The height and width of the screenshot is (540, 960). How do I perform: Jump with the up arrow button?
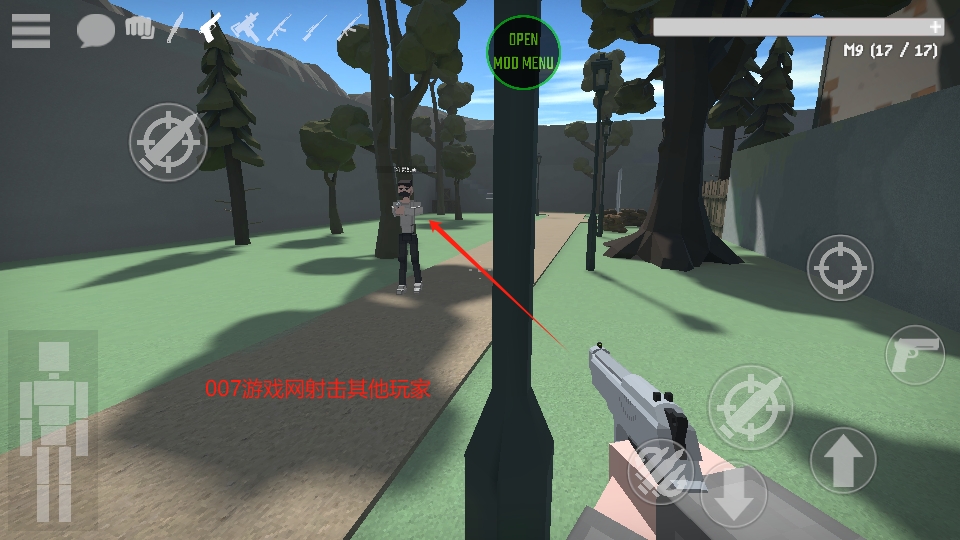[843, 460]
